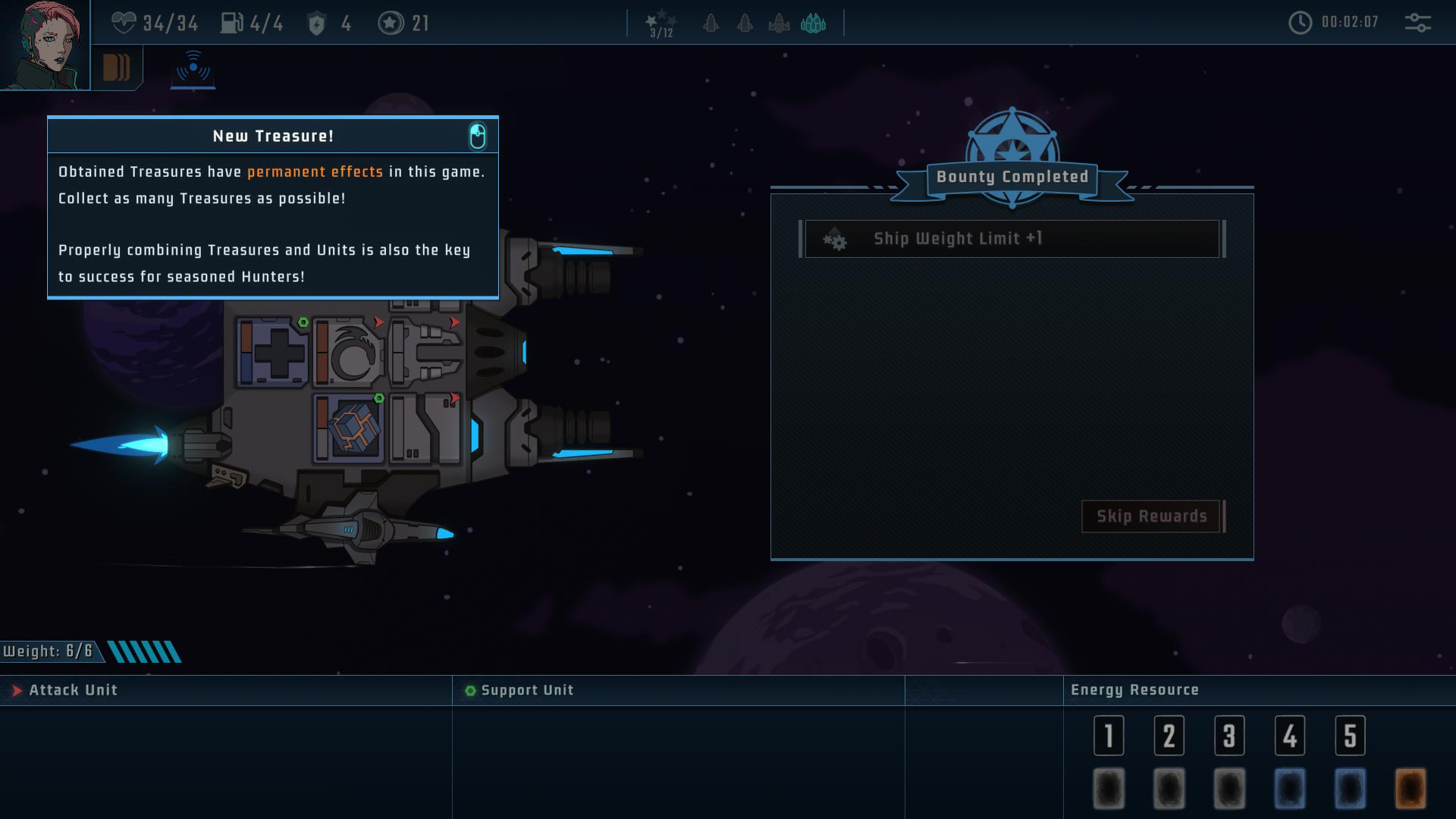
Task: Click the pilot portrait
Action: point(44,45)
